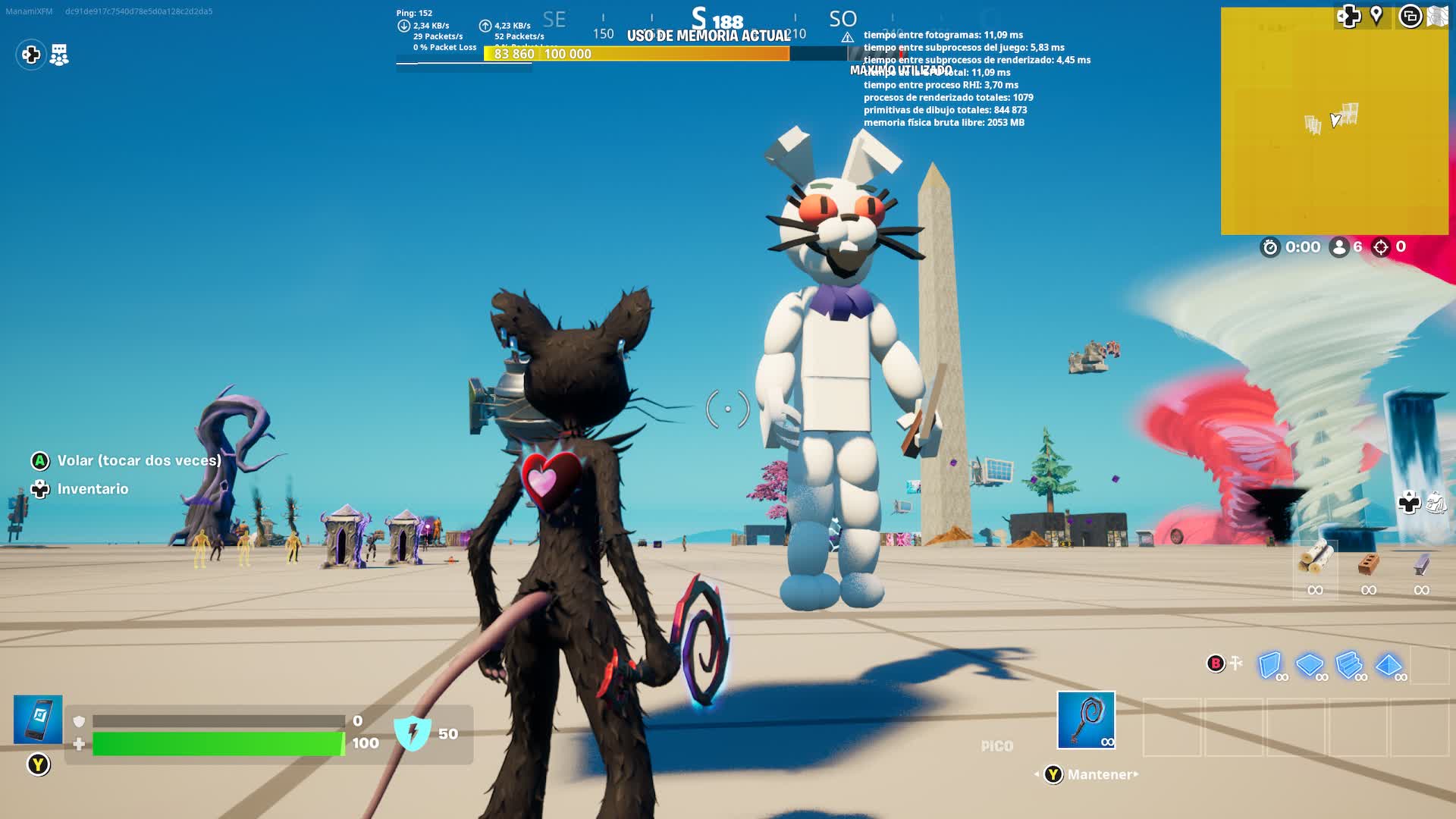Click the social party icon in top-left
Screen dimensions: 1456x819
[x=58, y=55]
